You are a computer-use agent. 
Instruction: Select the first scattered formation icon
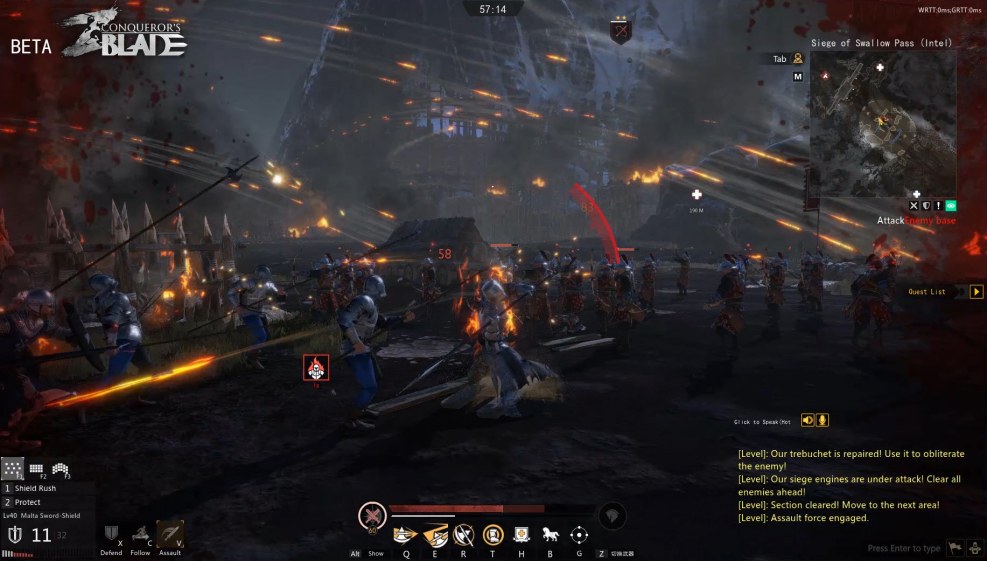pos(12,468)
